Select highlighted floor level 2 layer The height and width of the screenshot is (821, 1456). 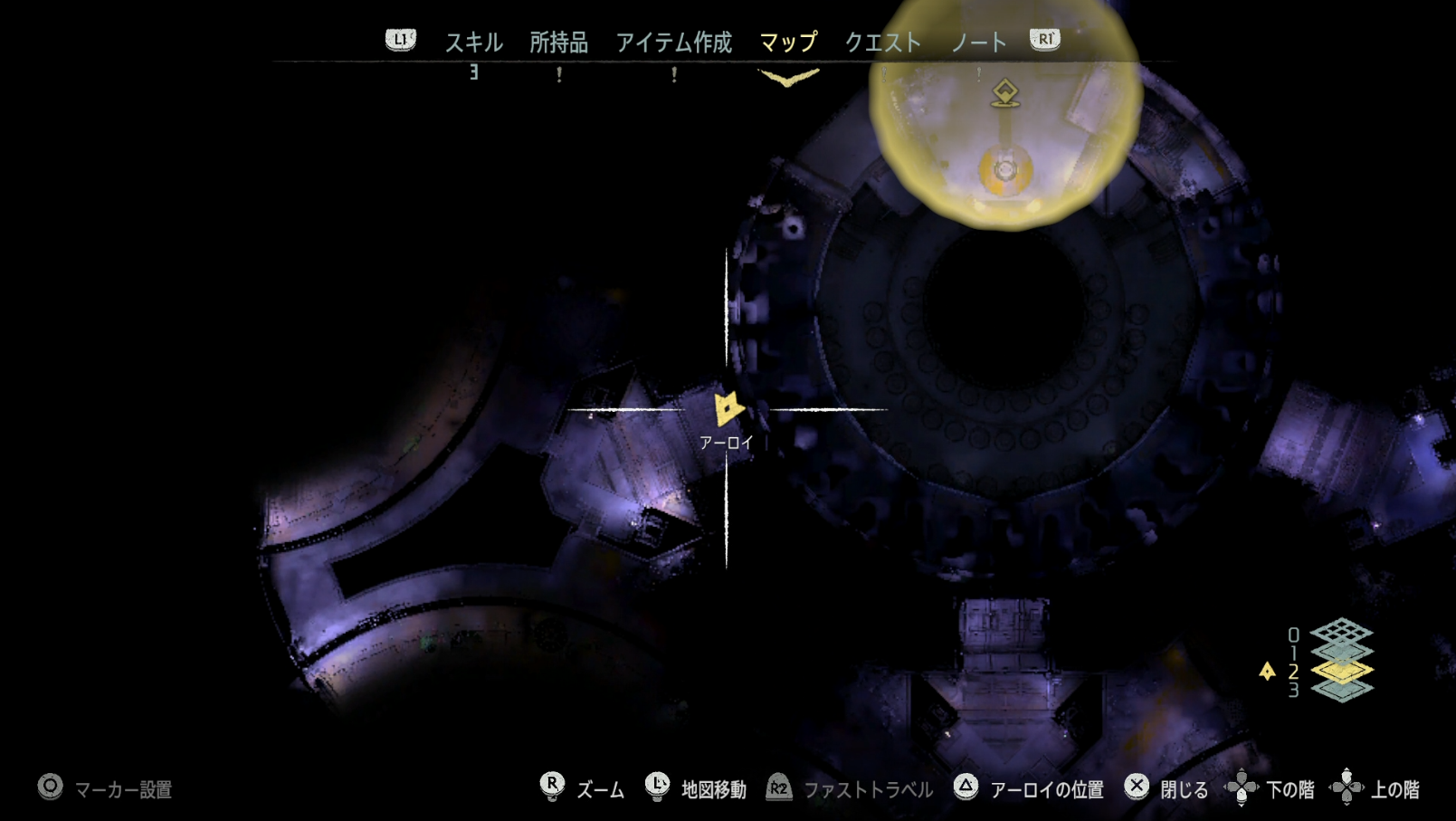(1341, 671)
